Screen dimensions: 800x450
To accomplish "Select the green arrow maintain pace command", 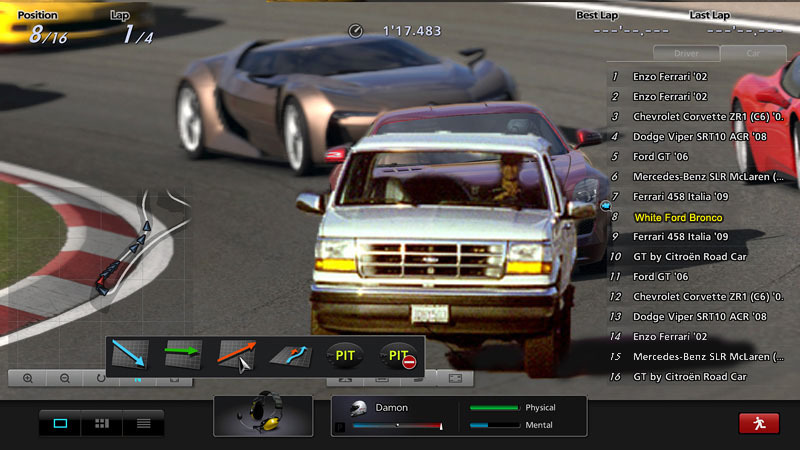I will 182,355.
